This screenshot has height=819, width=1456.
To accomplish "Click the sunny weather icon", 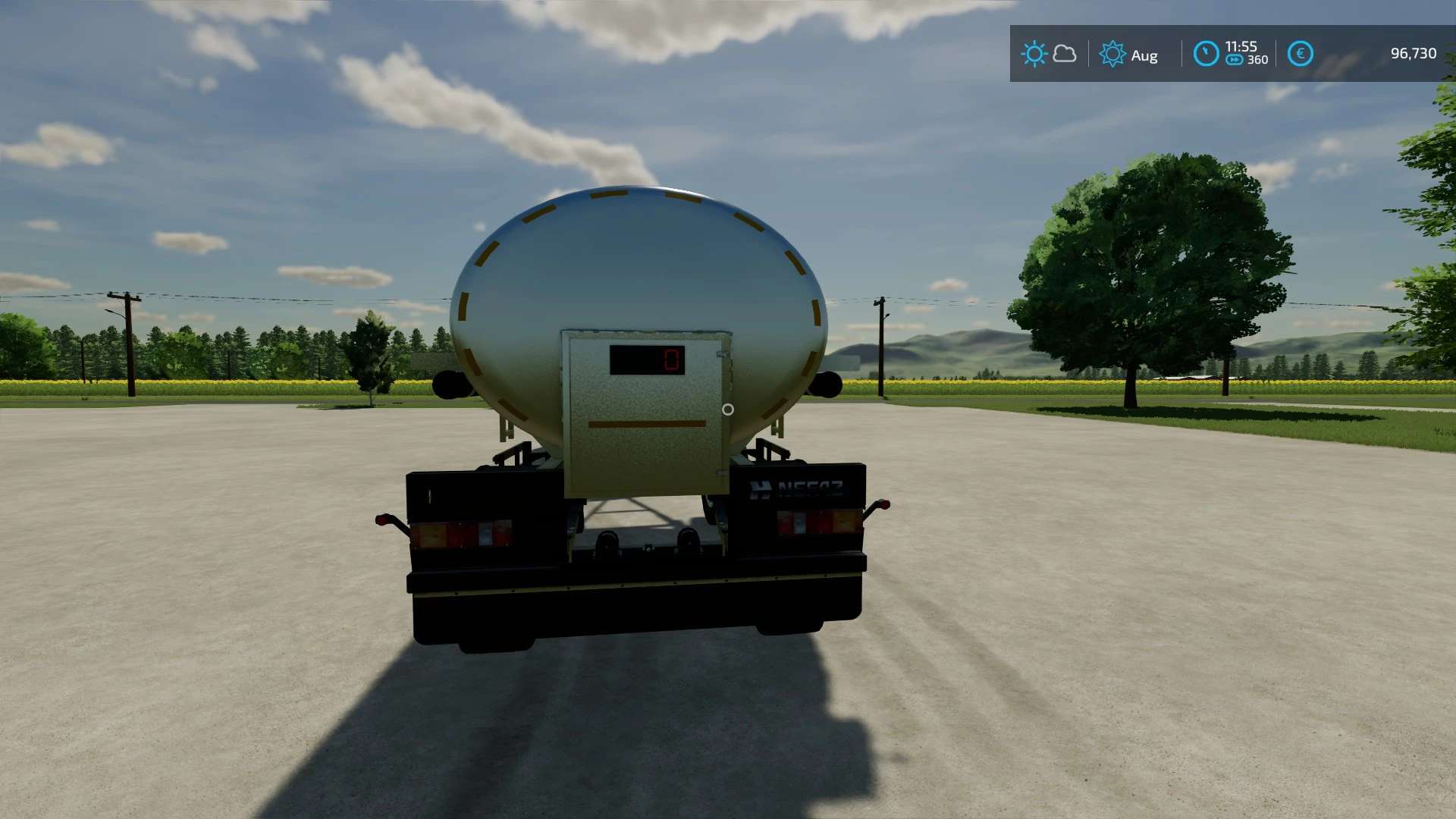I will point(1034,54).
